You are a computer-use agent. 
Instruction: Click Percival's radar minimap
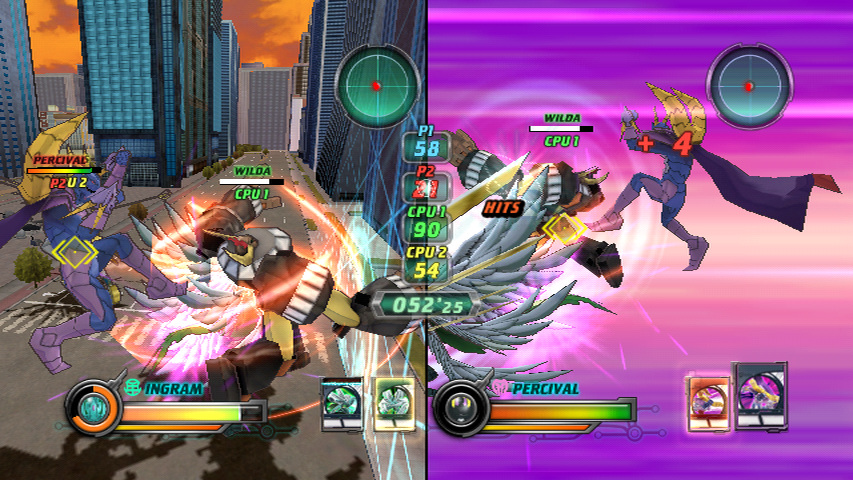coord(749,86)
